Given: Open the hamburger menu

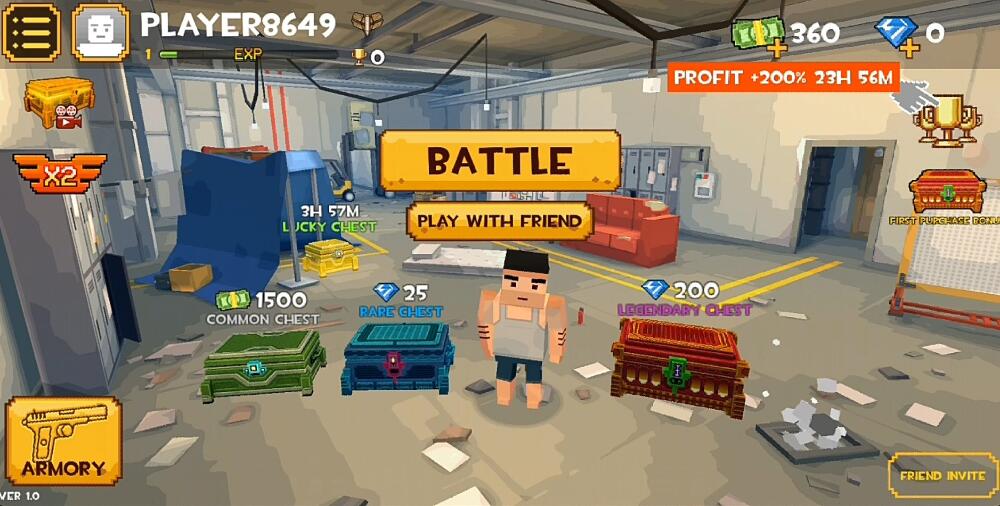Looking at the screenshot, I should coord(31,32).
